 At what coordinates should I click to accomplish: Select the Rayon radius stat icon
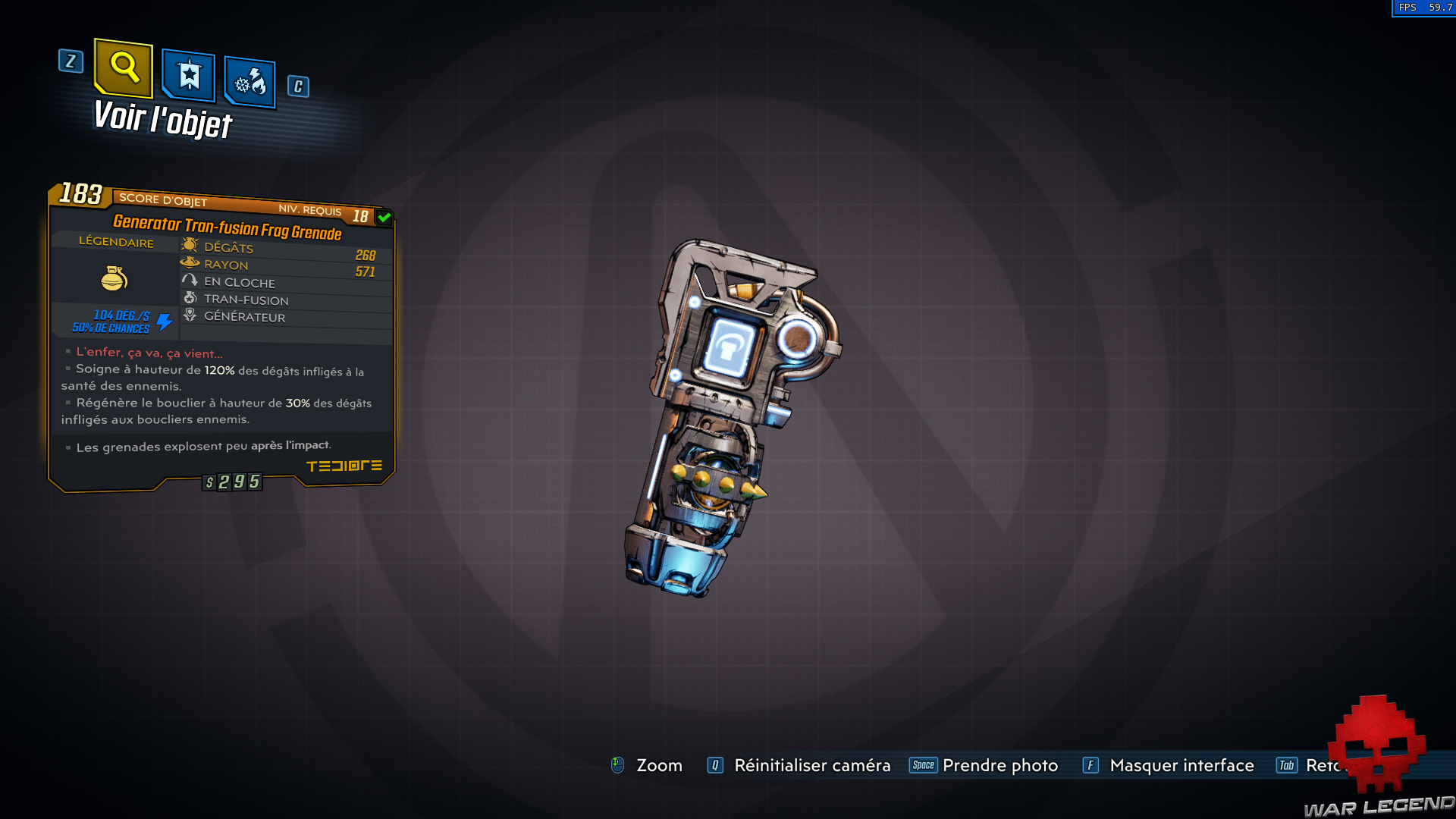(x=190, y=262)
